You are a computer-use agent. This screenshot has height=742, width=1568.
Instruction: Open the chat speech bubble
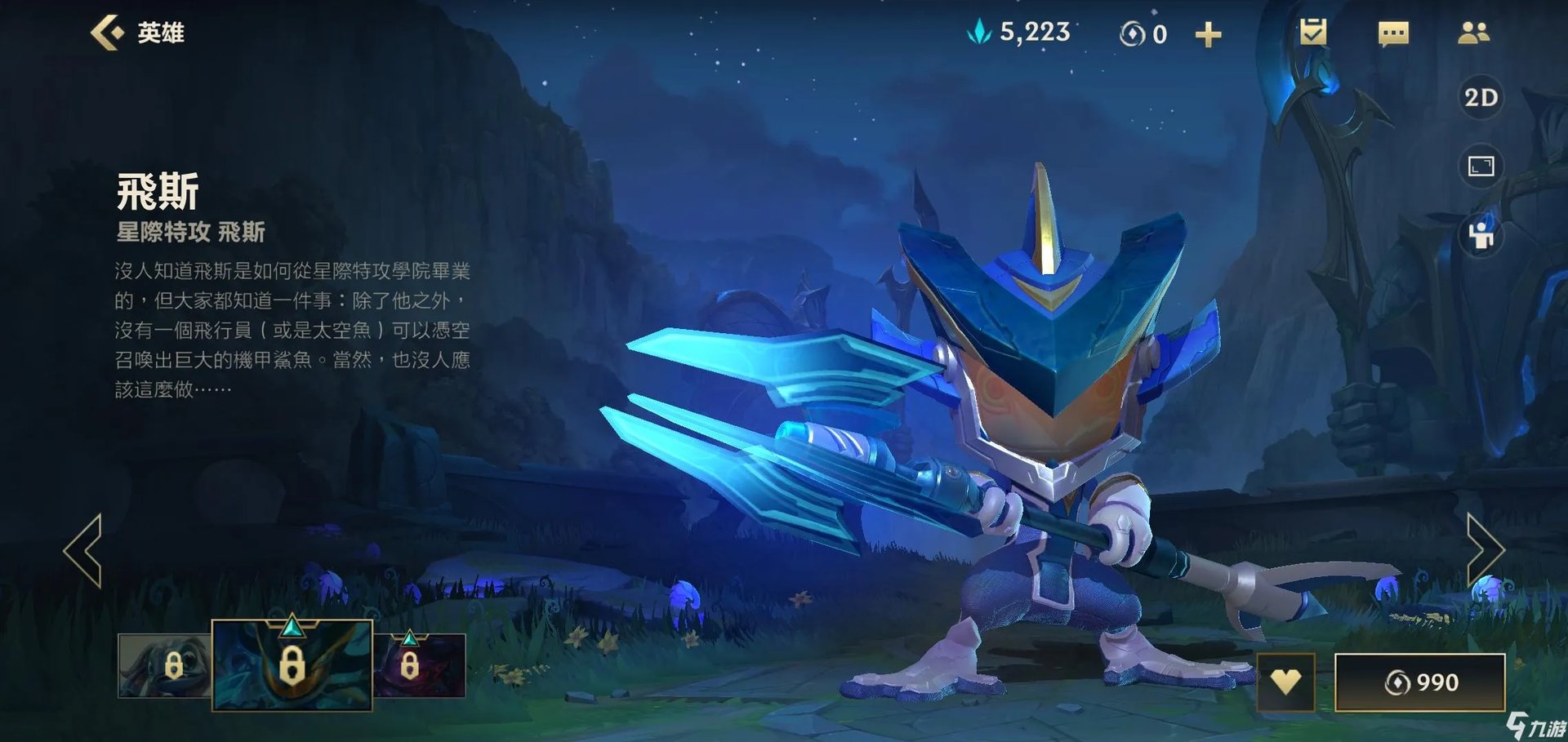click(1393, 34)
